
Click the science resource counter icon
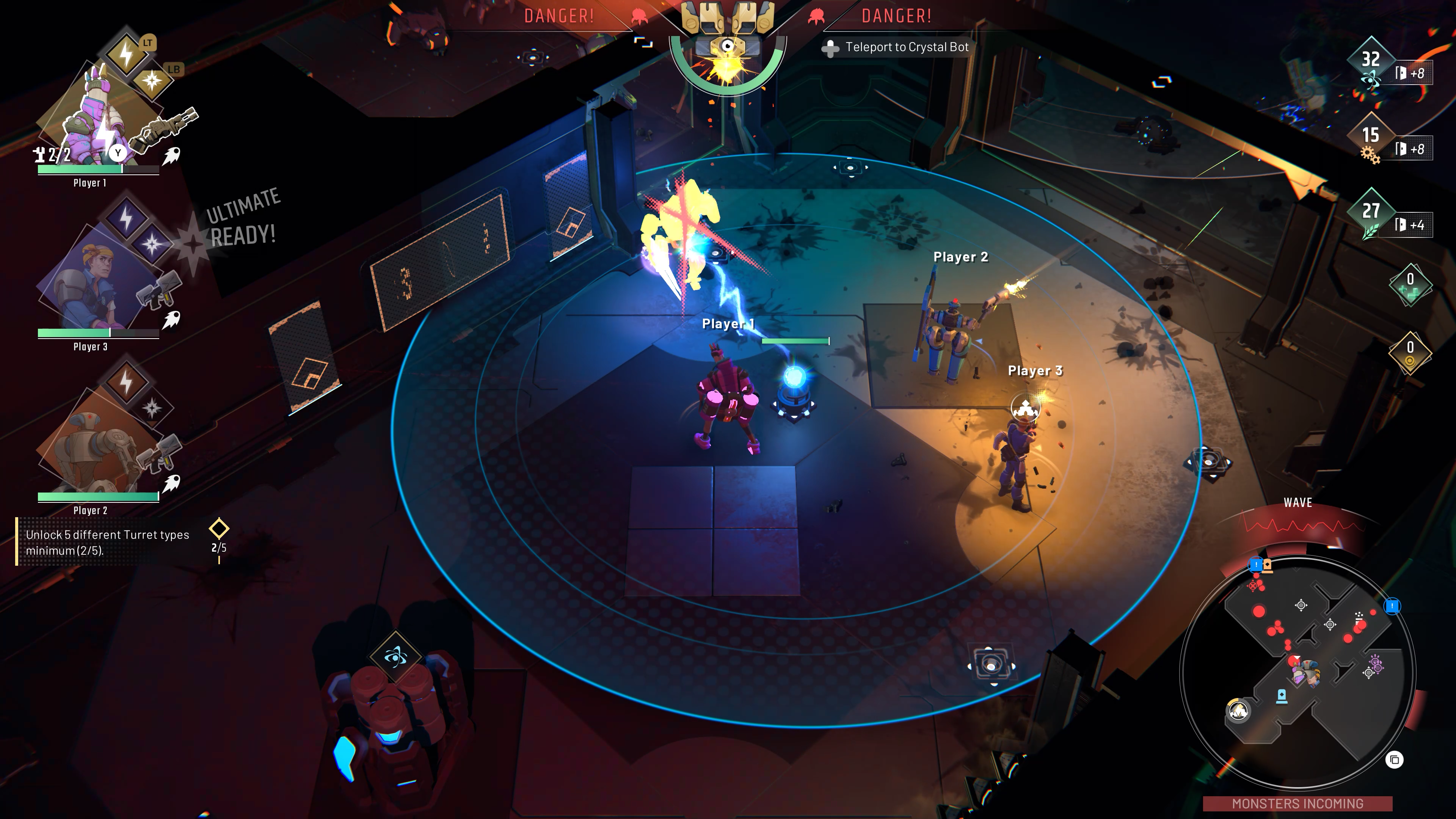click(1370, 80)
